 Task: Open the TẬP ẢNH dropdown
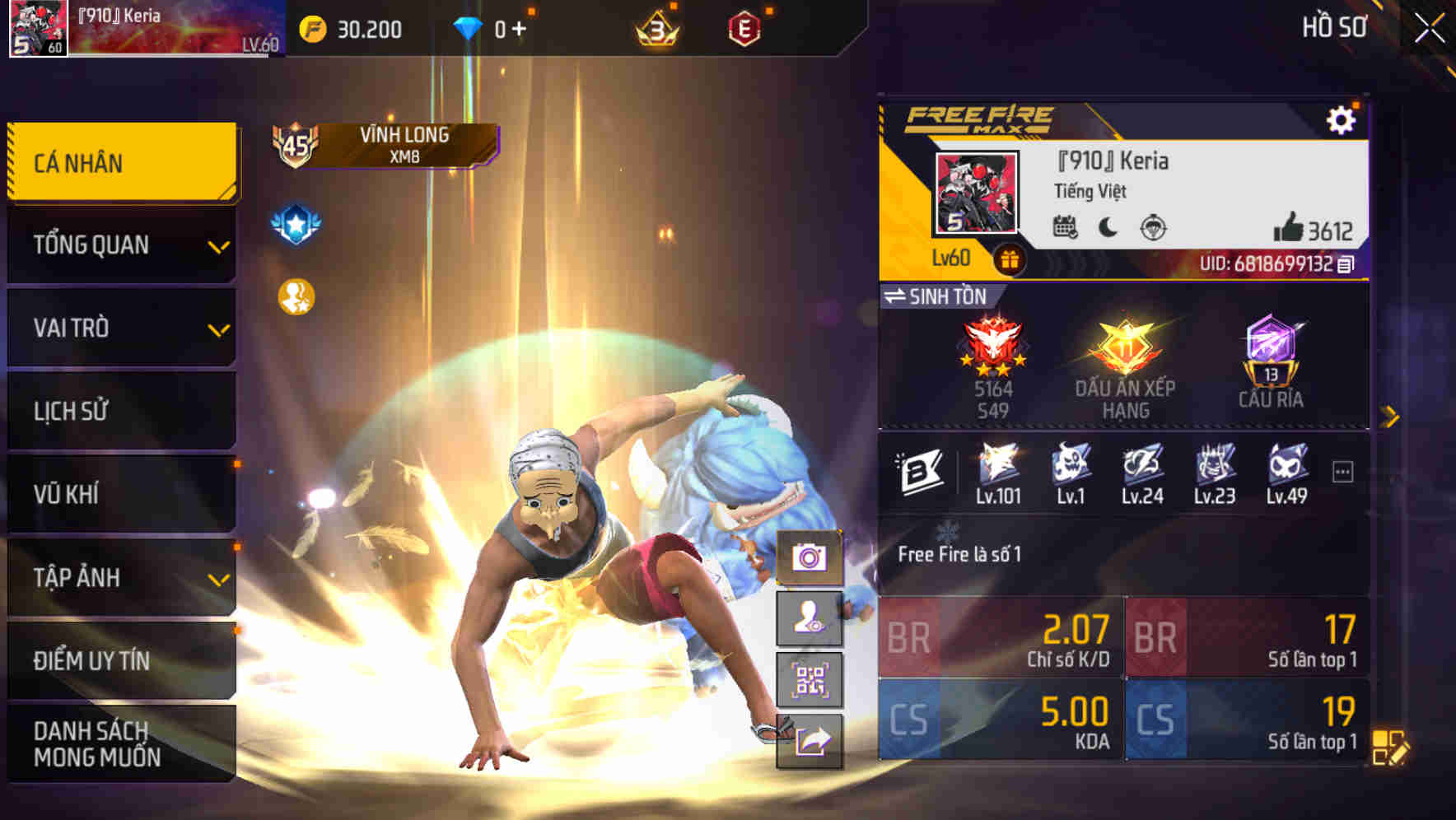[x=120, y=578]
